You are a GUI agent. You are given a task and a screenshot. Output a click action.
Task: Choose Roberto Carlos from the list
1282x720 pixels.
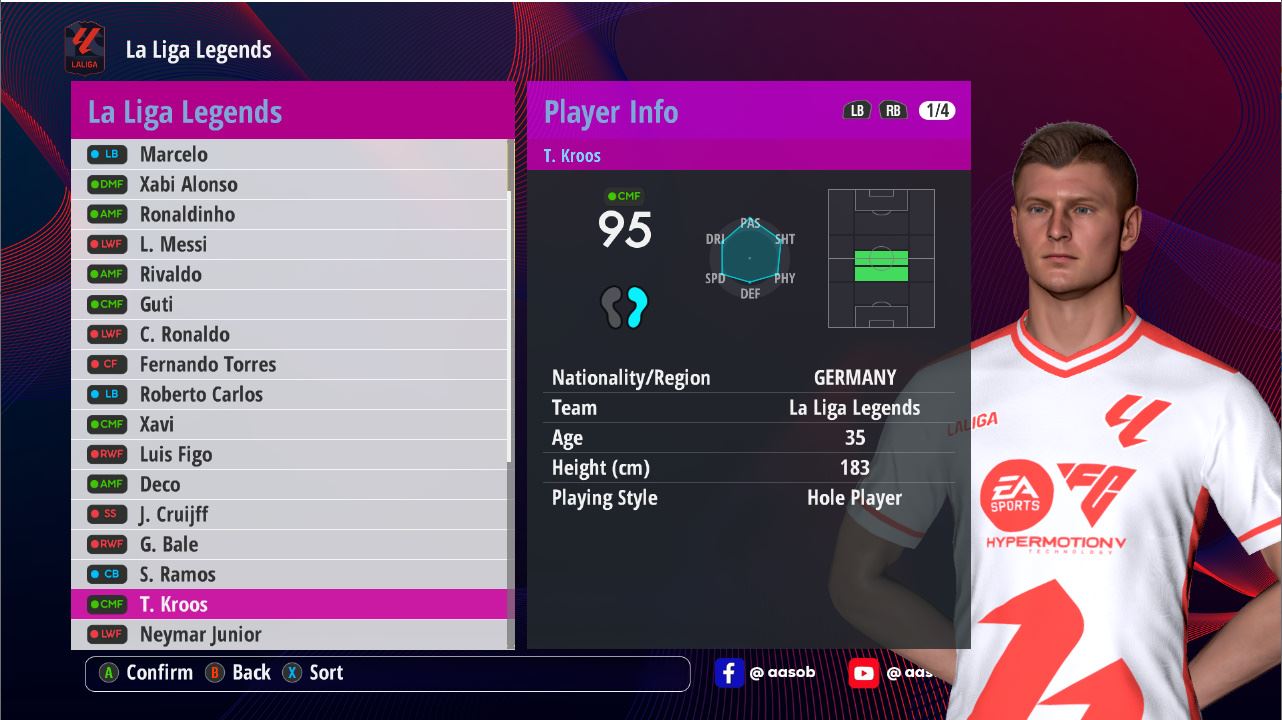point(290,394)
